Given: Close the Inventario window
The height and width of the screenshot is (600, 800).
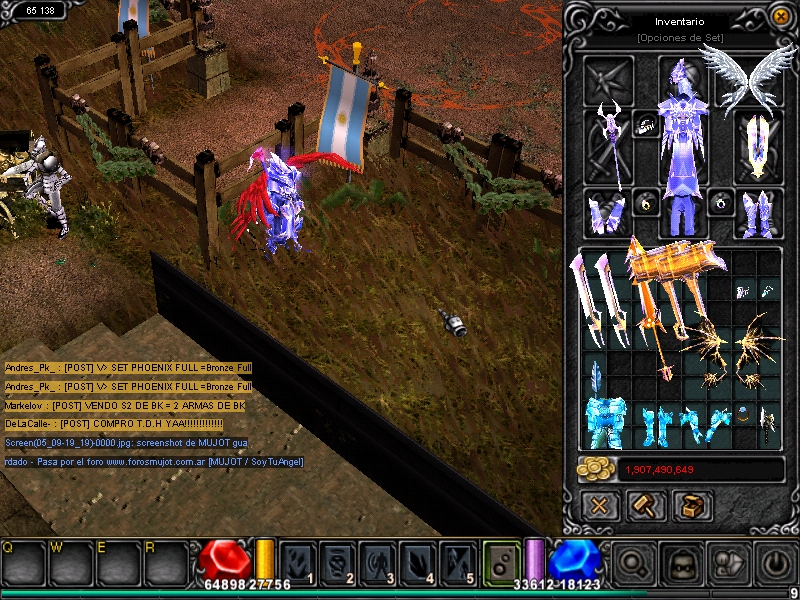Looking at the screenshot, I should pyautogui.click(x=781, y=16).
